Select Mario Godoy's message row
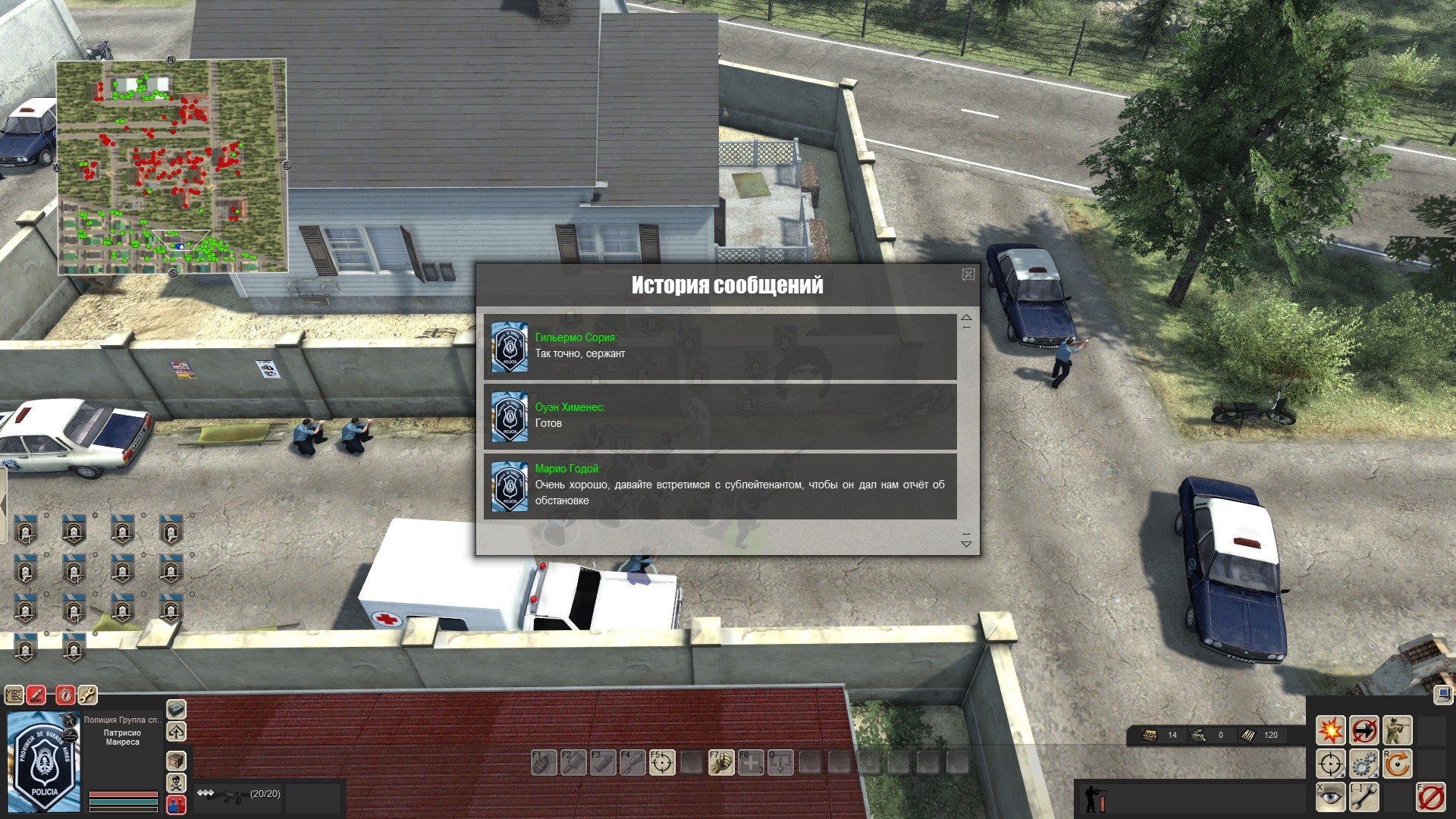 point(720,486)
